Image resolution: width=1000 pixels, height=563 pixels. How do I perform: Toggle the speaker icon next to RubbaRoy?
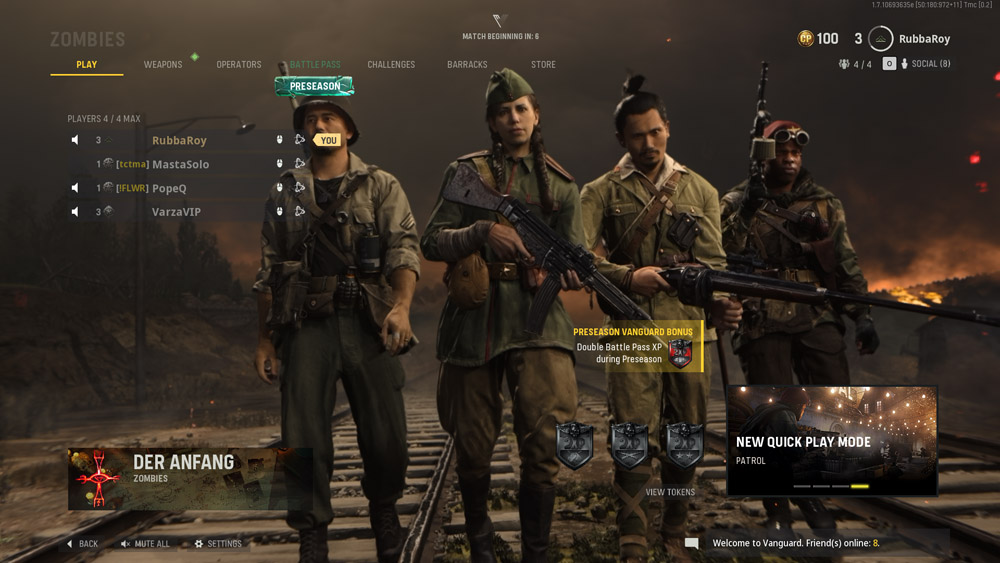[75, 140]
